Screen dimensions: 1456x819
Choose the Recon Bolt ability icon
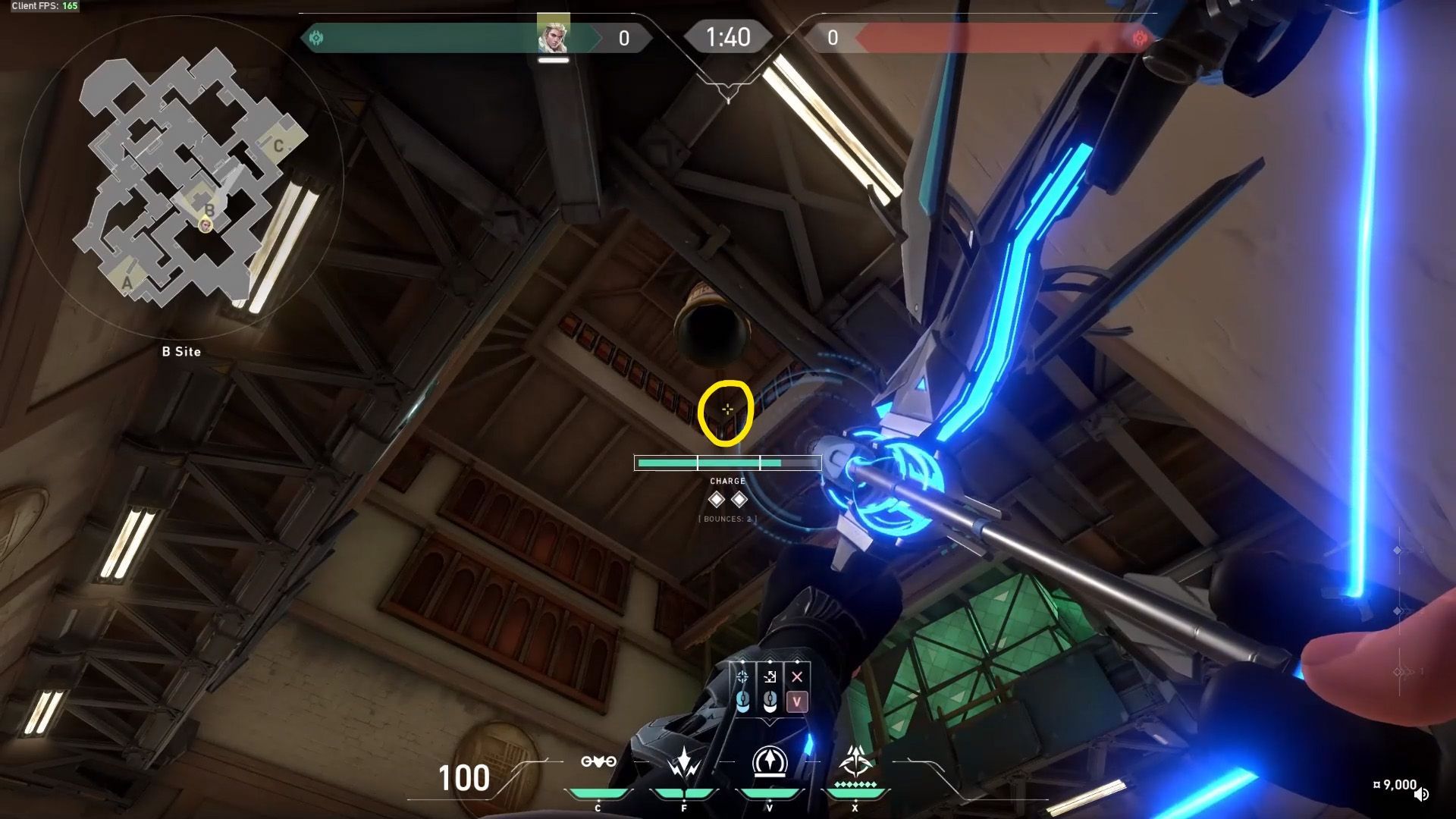(769, 762)
